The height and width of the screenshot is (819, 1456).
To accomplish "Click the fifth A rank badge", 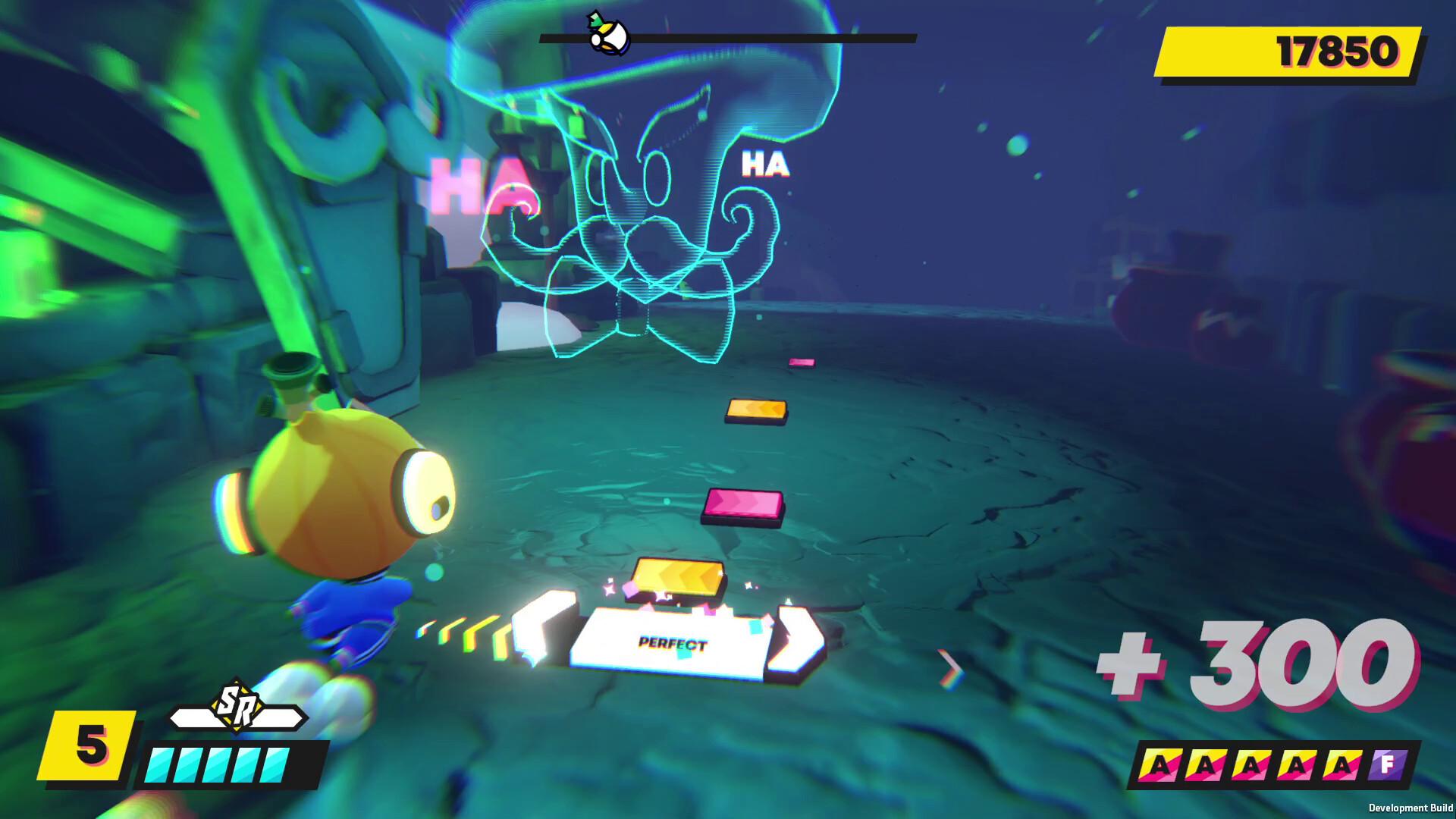I will [1342, 766].
